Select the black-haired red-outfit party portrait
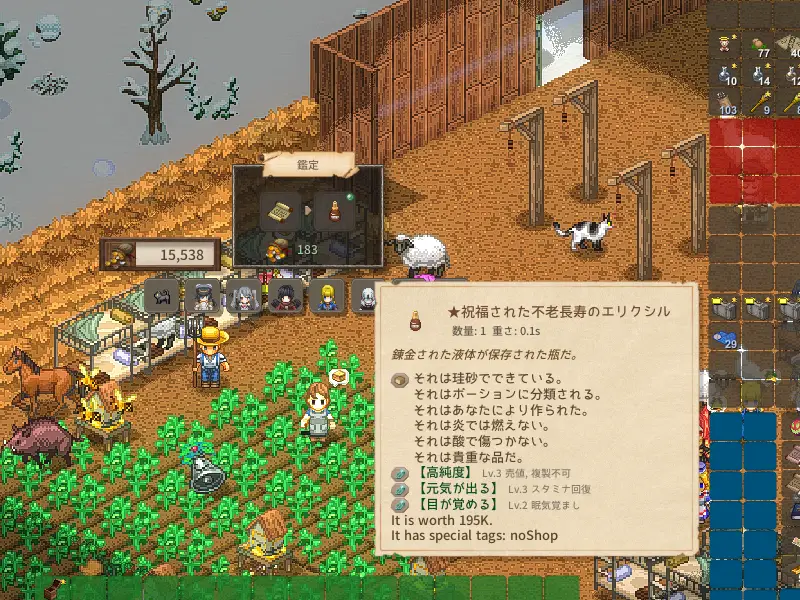Viewport: 800px width, 600px height. [x=283, y=296]
